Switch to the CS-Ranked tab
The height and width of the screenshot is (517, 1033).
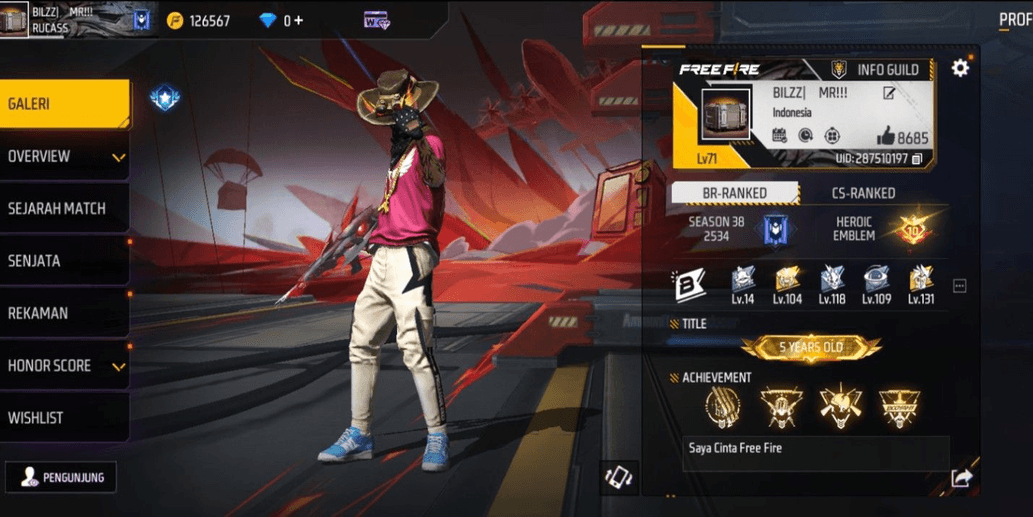(863, 193)
